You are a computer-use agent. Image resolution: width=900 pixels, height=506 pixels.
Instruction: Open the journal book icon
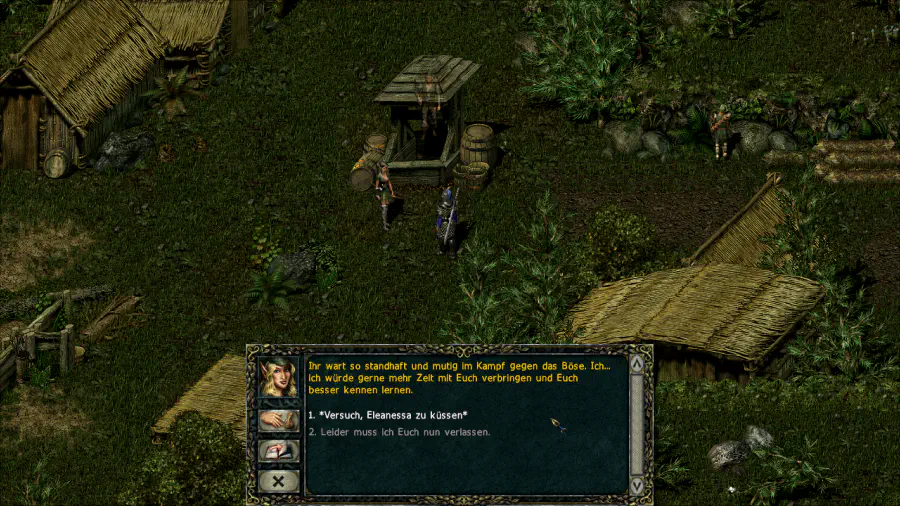pyautogui.click(x=278, y=451)
